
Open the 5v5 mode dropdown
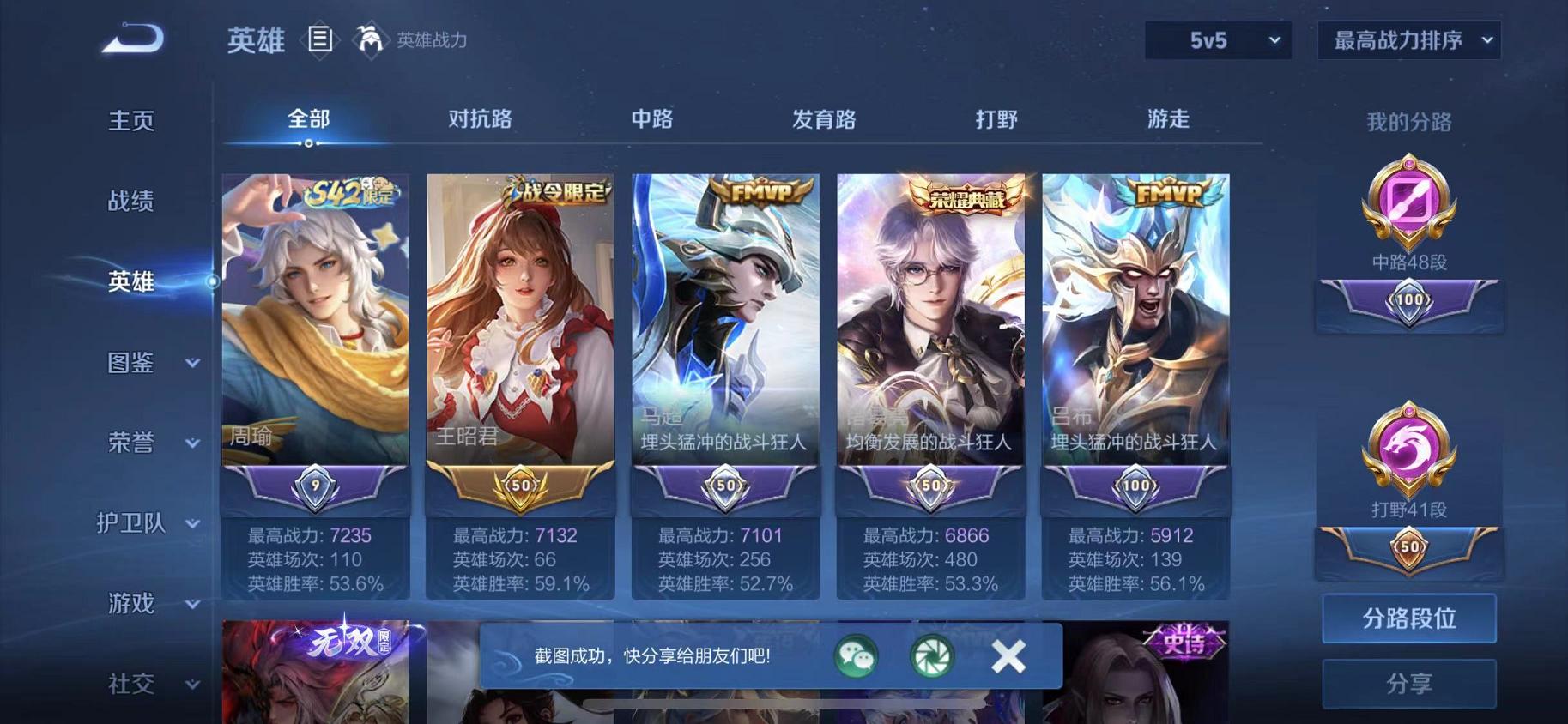tap(1217, 39)
